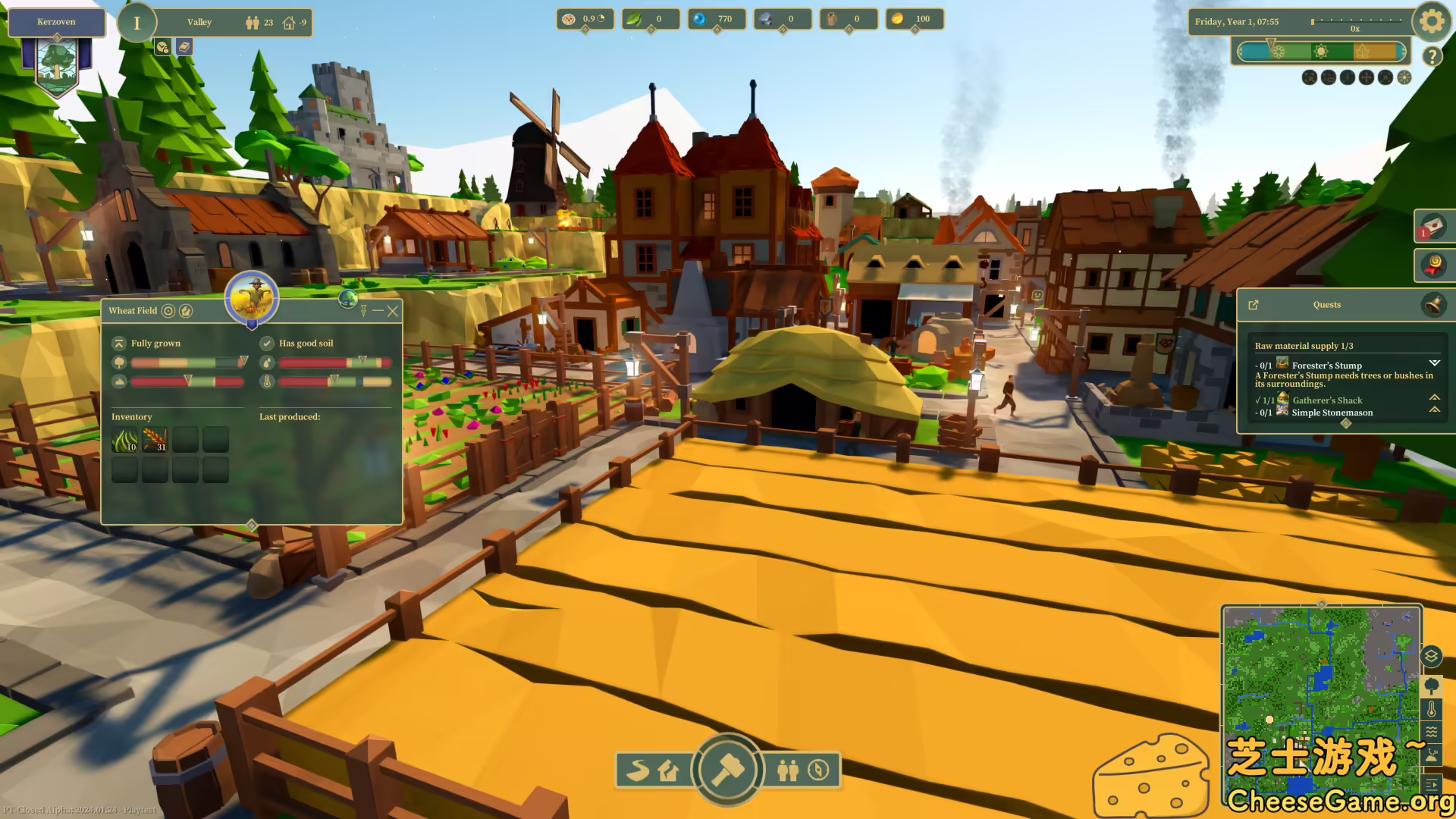Toggle the tree overlay beside the minimap
This screenshot has height=819, width=1456.
coord(1432,686)
